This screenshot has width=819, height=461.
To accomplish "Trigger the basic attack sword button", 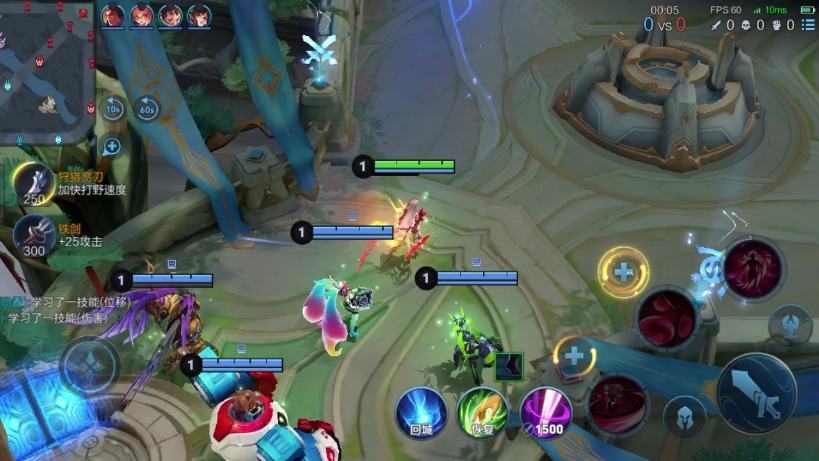I will [x=756, y=393].
